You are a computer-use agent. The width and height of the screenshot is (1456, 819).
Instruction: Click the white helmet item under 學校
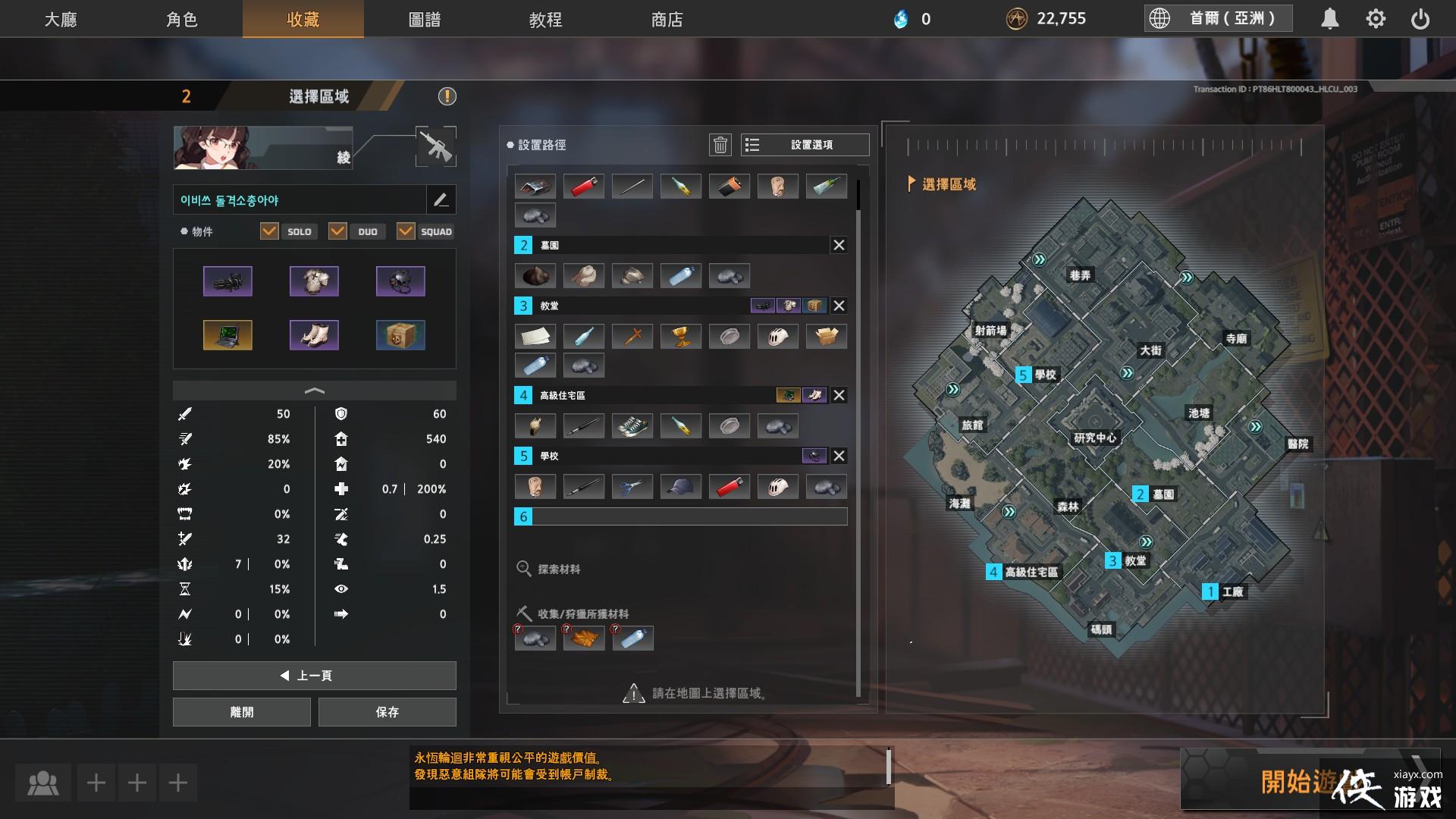778,487
